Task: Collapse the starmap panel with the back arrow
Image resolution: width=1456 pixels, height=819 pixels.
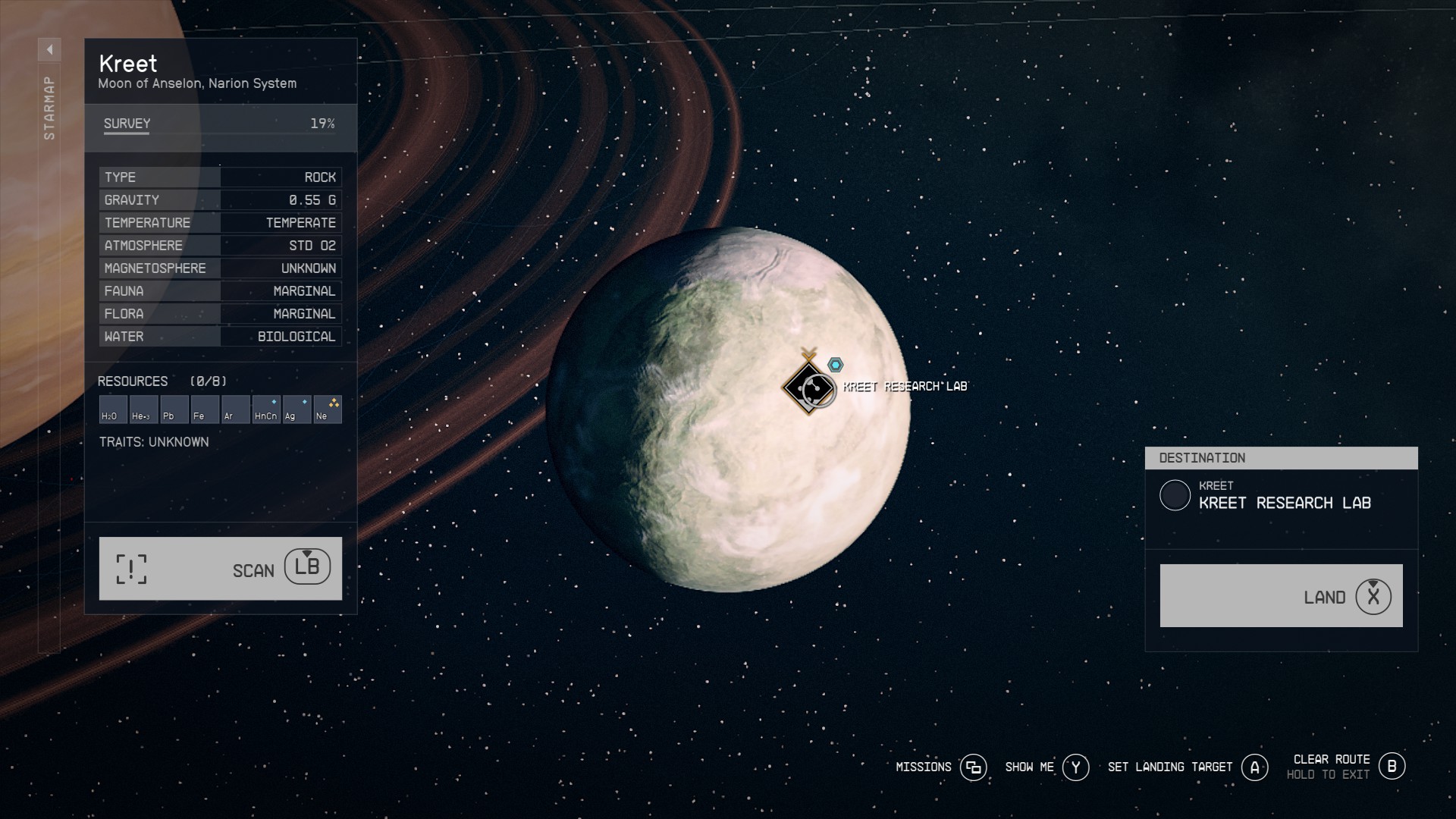Action: click(x=50, y=49)
